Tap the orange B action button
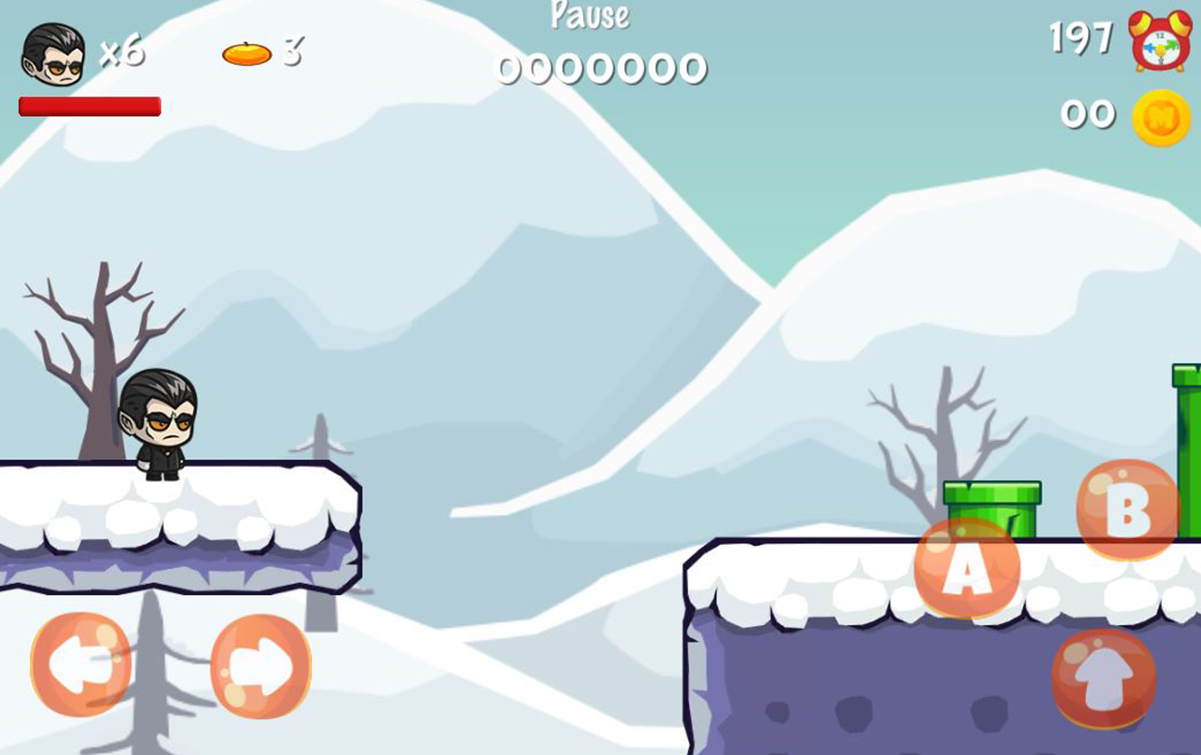Image resolution: width=1201 pixels, height=755 pixels. tap(1128, 509)
